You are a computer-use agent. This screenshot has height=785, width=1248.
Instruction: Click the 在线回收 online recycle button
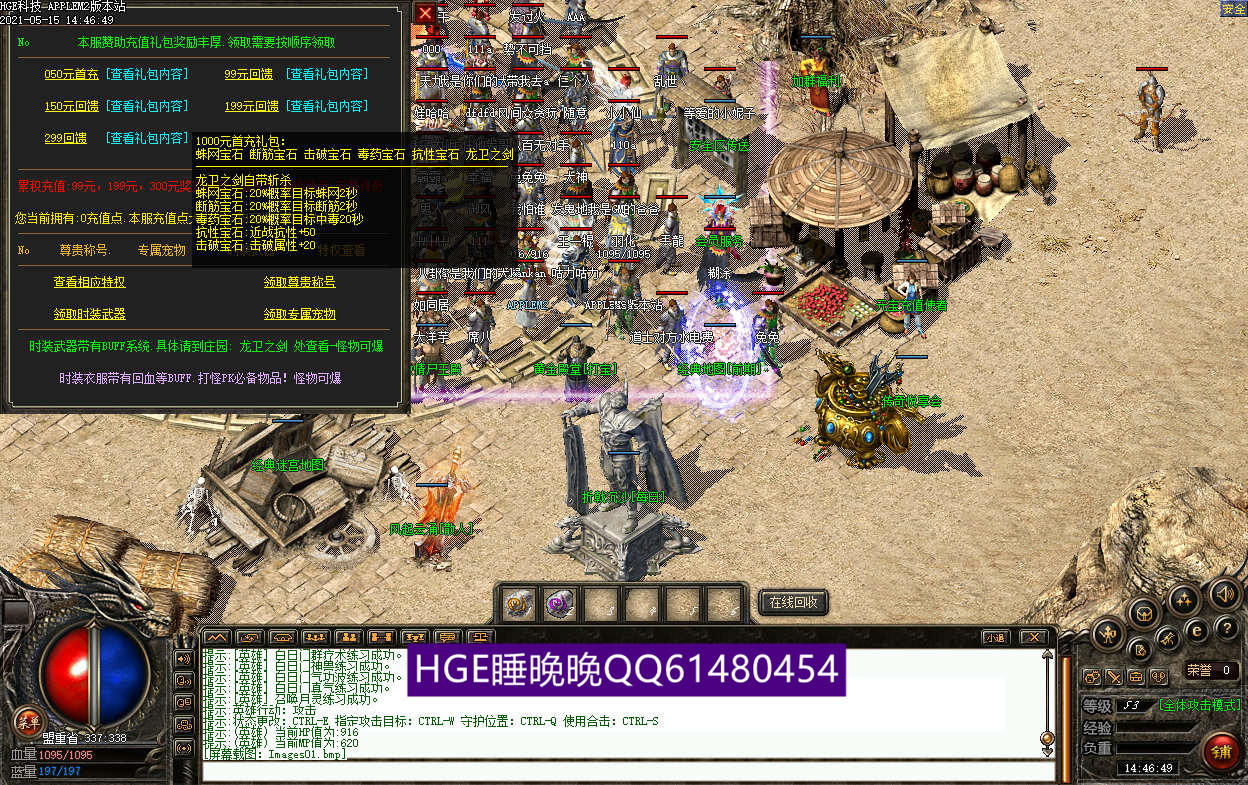coord(794,602)
